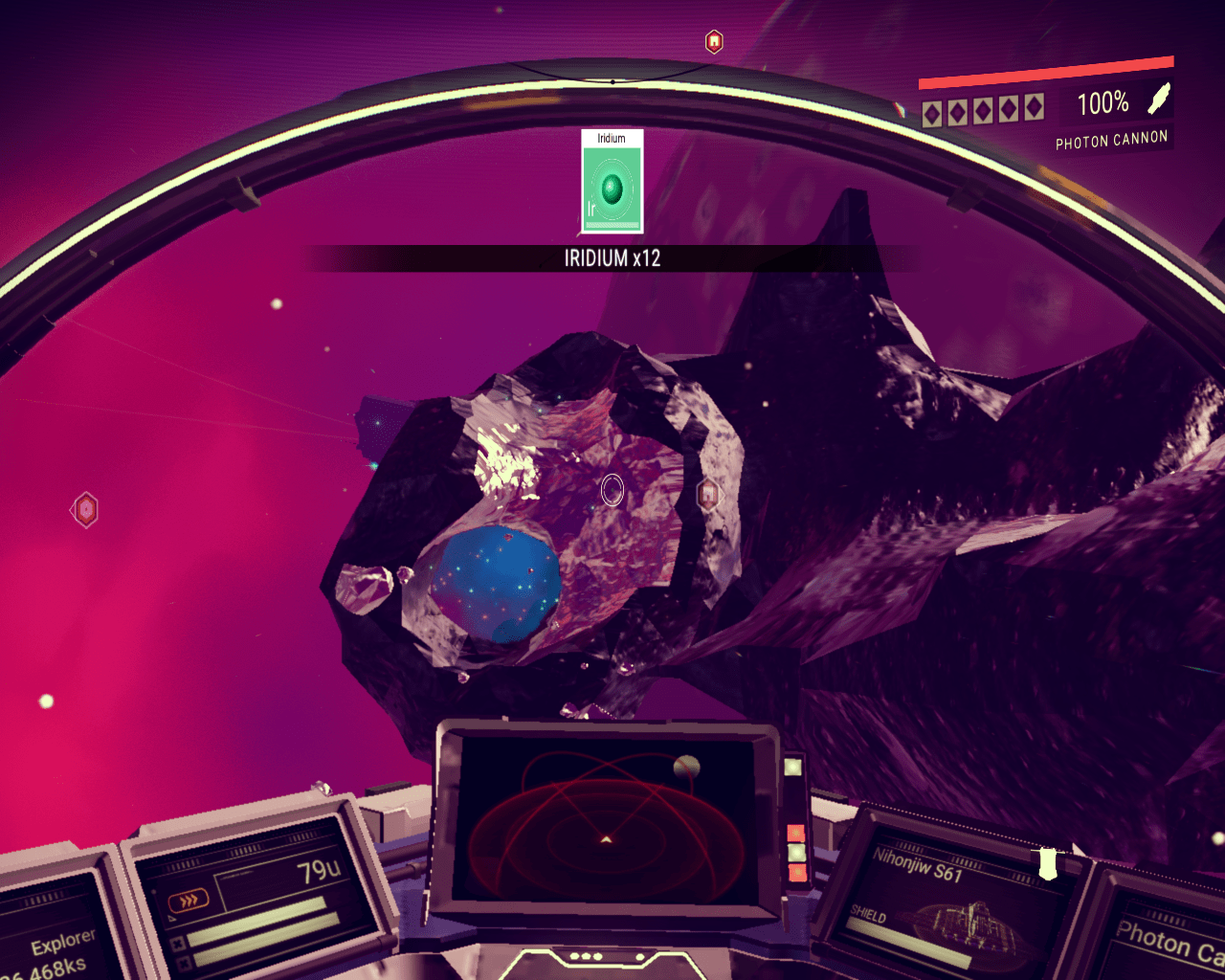Click the Photon Cannon weapon icon
This screenshot has width=1225, height=980.
1158,98
